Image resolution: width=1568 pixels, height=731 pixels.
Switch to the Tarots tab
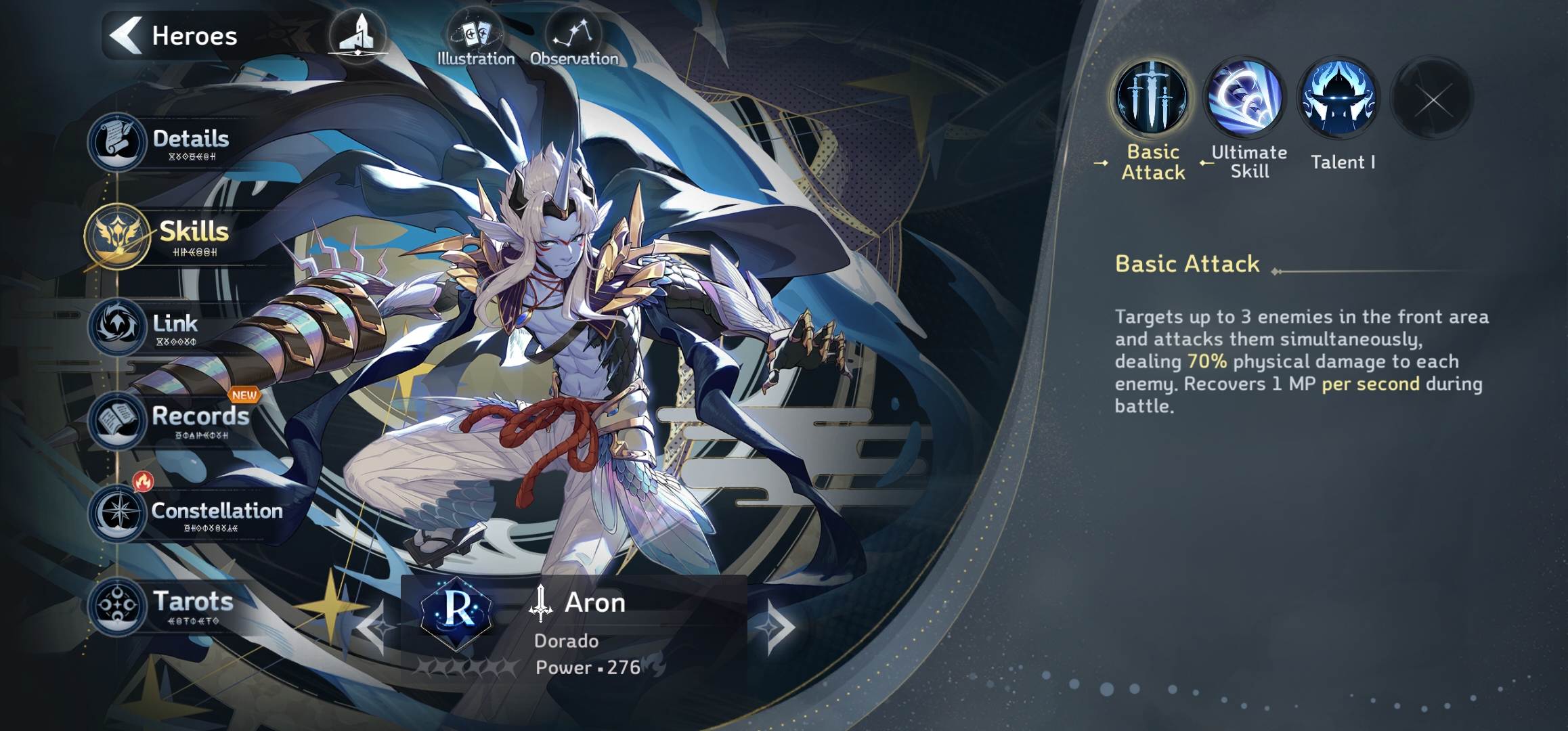162,604
